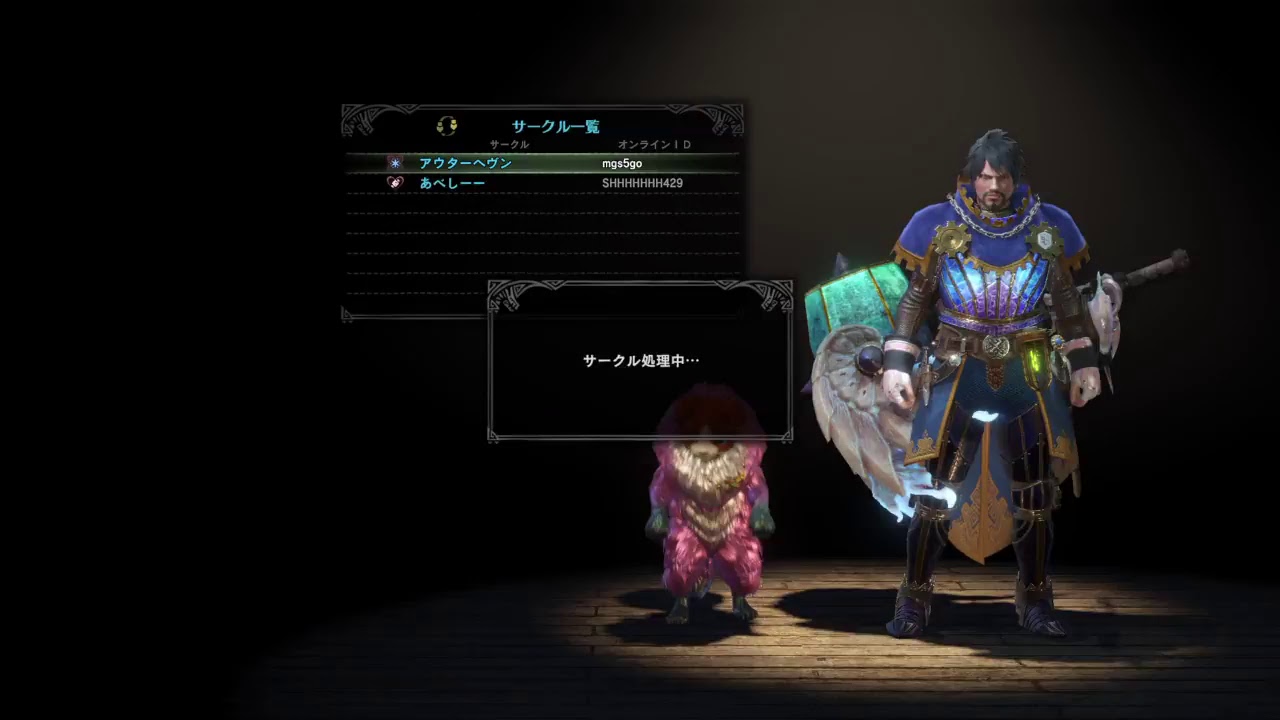Click the gold headset icon beside サークル一覧 title
Viewport: 1280px width, 720px height.
[x=447, y=125]
